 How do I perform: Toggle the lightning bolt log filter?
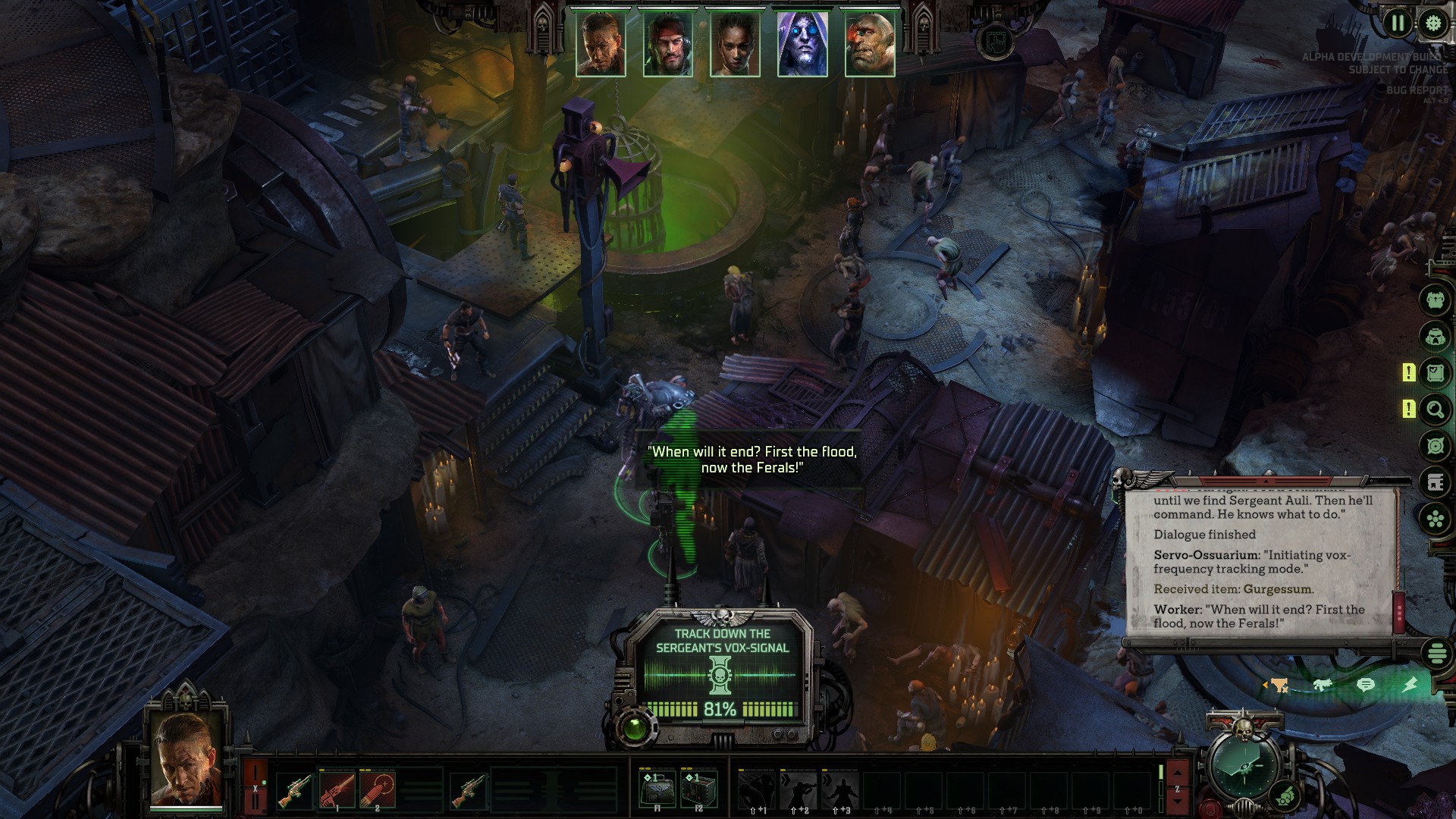coord(1409,685)
